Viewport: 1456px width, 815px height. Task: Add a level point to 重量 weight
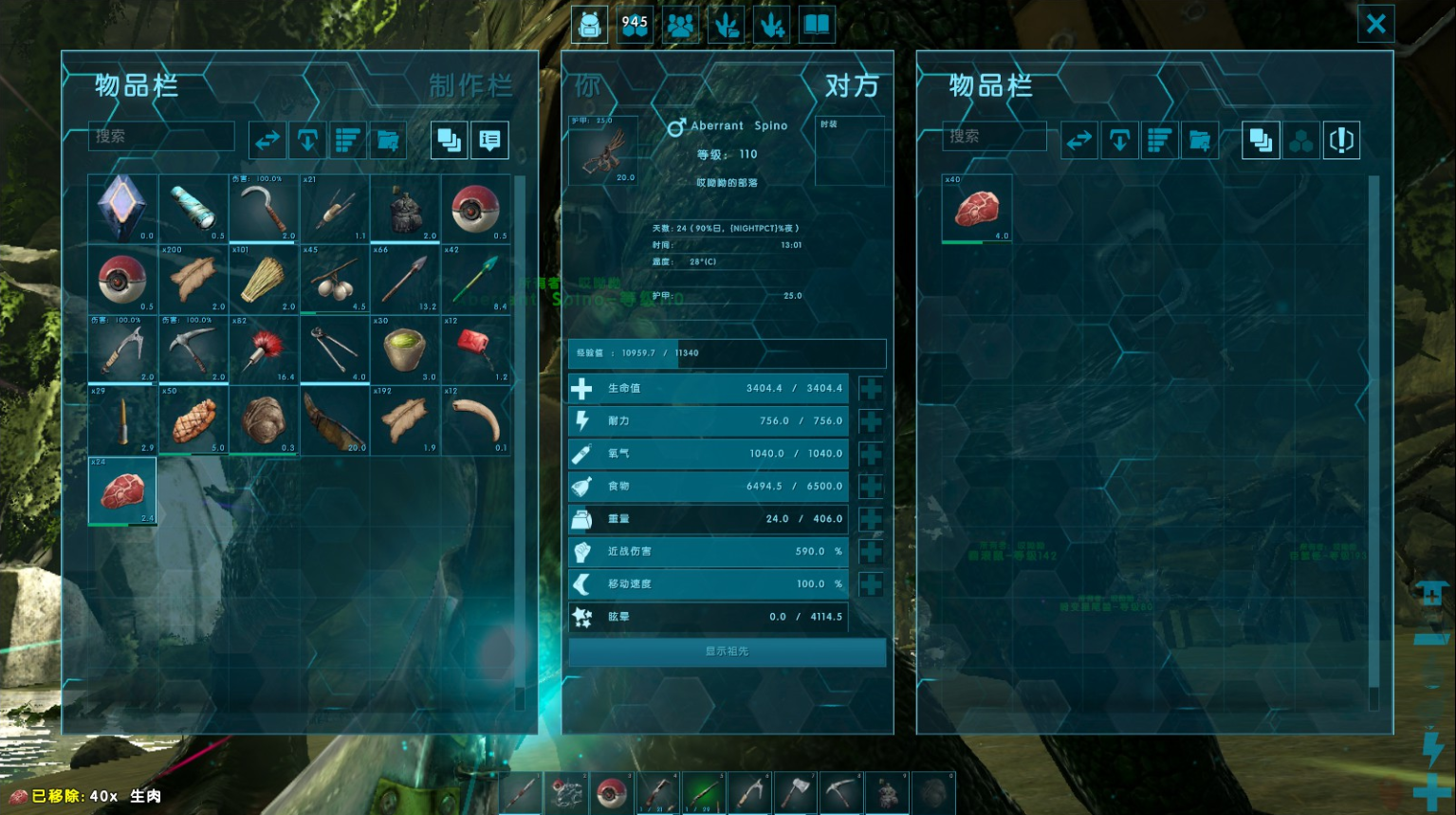pos(871,519)
